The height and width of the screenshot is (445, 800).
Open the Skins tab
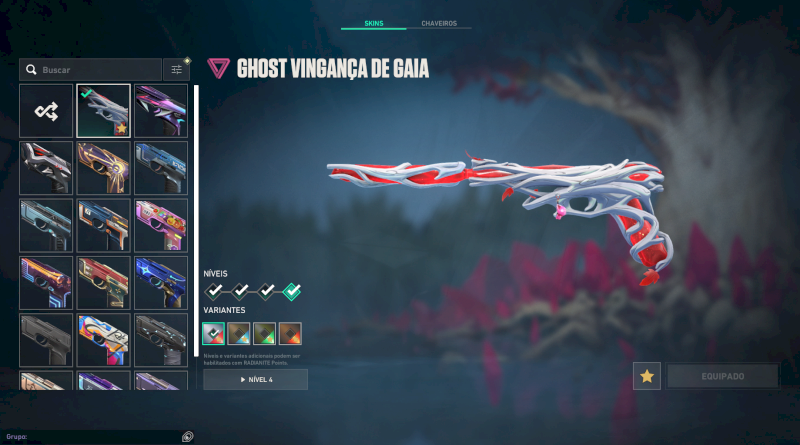(x=373, y=23)
